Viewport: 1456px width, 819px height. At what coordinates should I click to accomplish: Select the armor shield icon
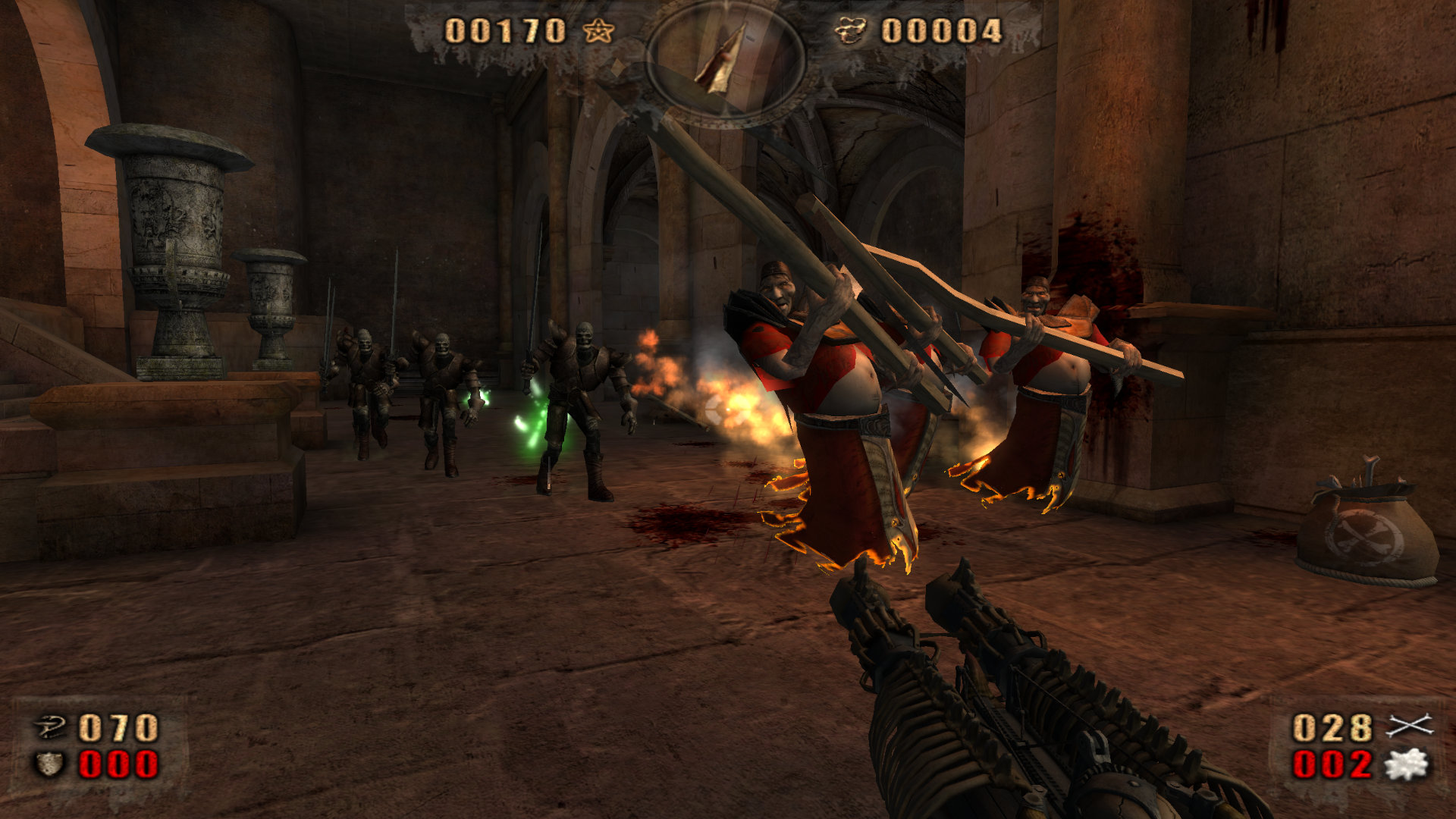[50, 763]
